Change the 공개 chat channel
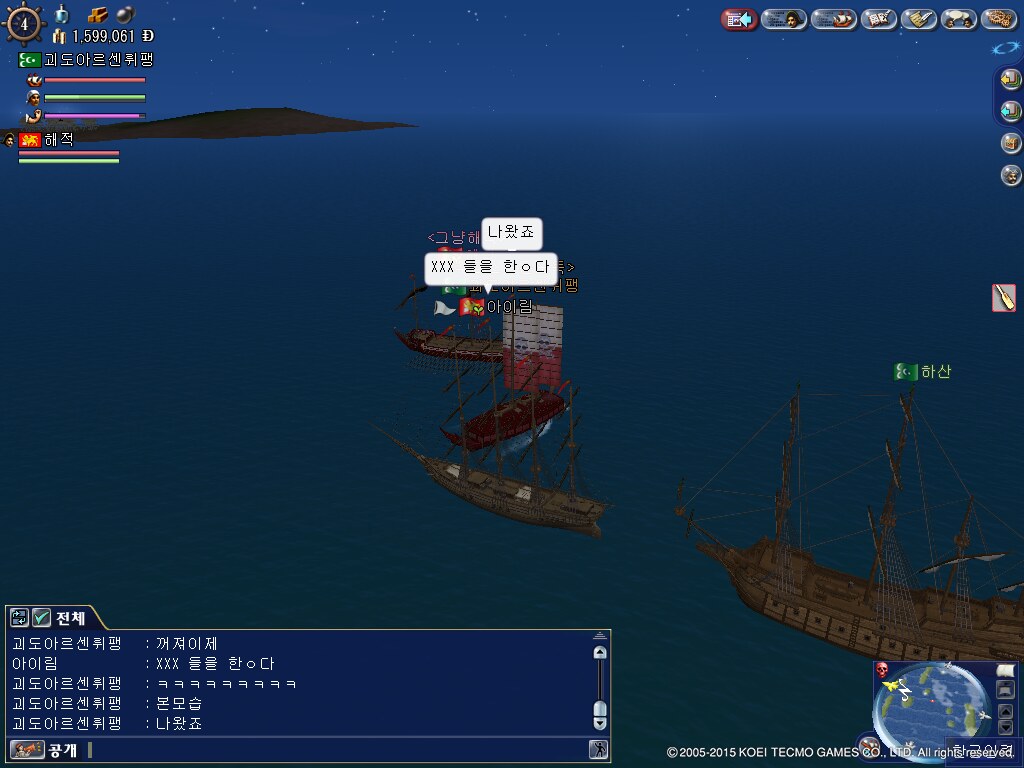Screen dimensions: 1024x768 coord(45,749)
